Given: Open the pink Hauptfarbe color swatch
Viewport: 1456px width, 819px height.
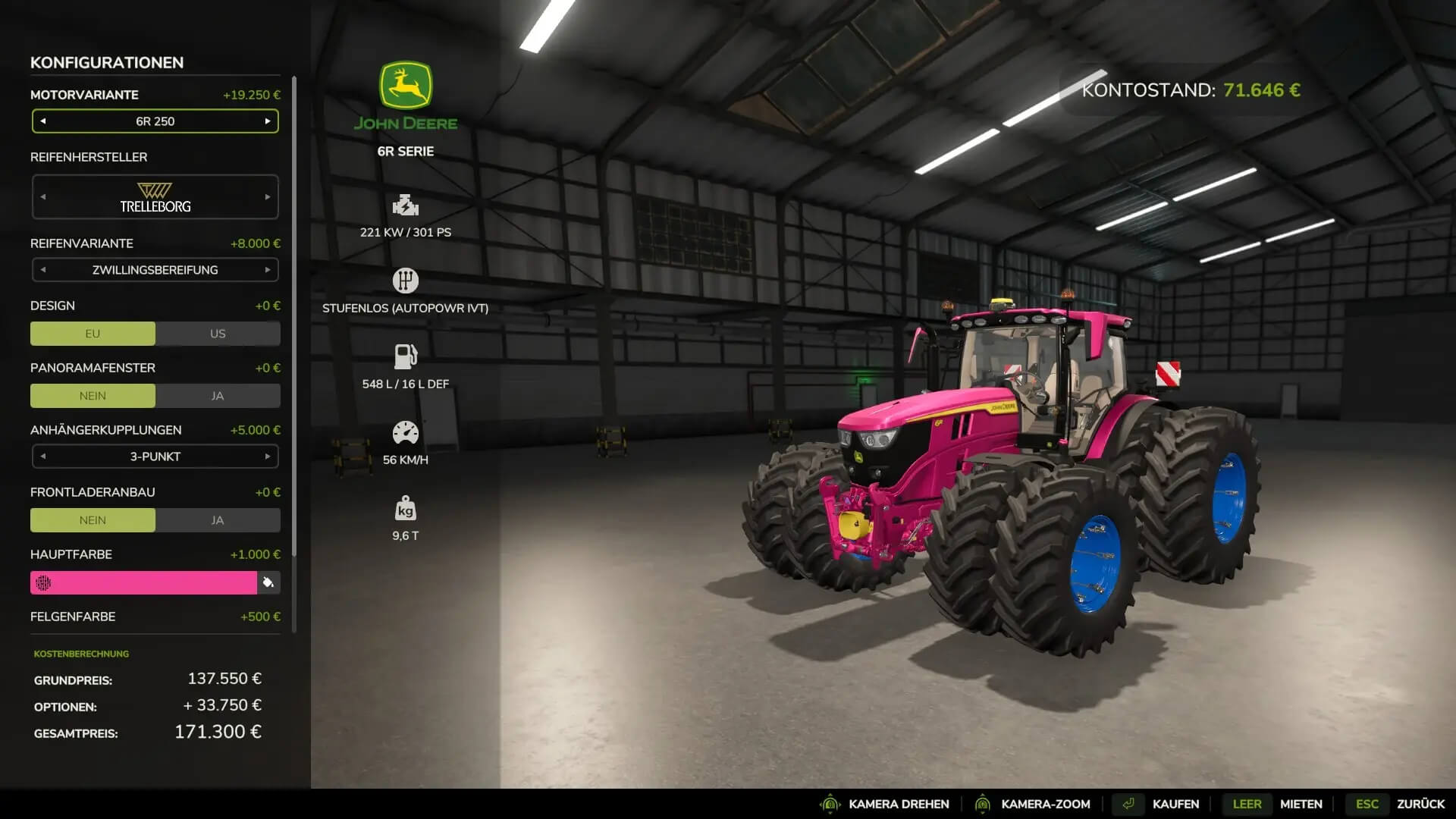Looking at the screenshot, I should pos(144,582).
